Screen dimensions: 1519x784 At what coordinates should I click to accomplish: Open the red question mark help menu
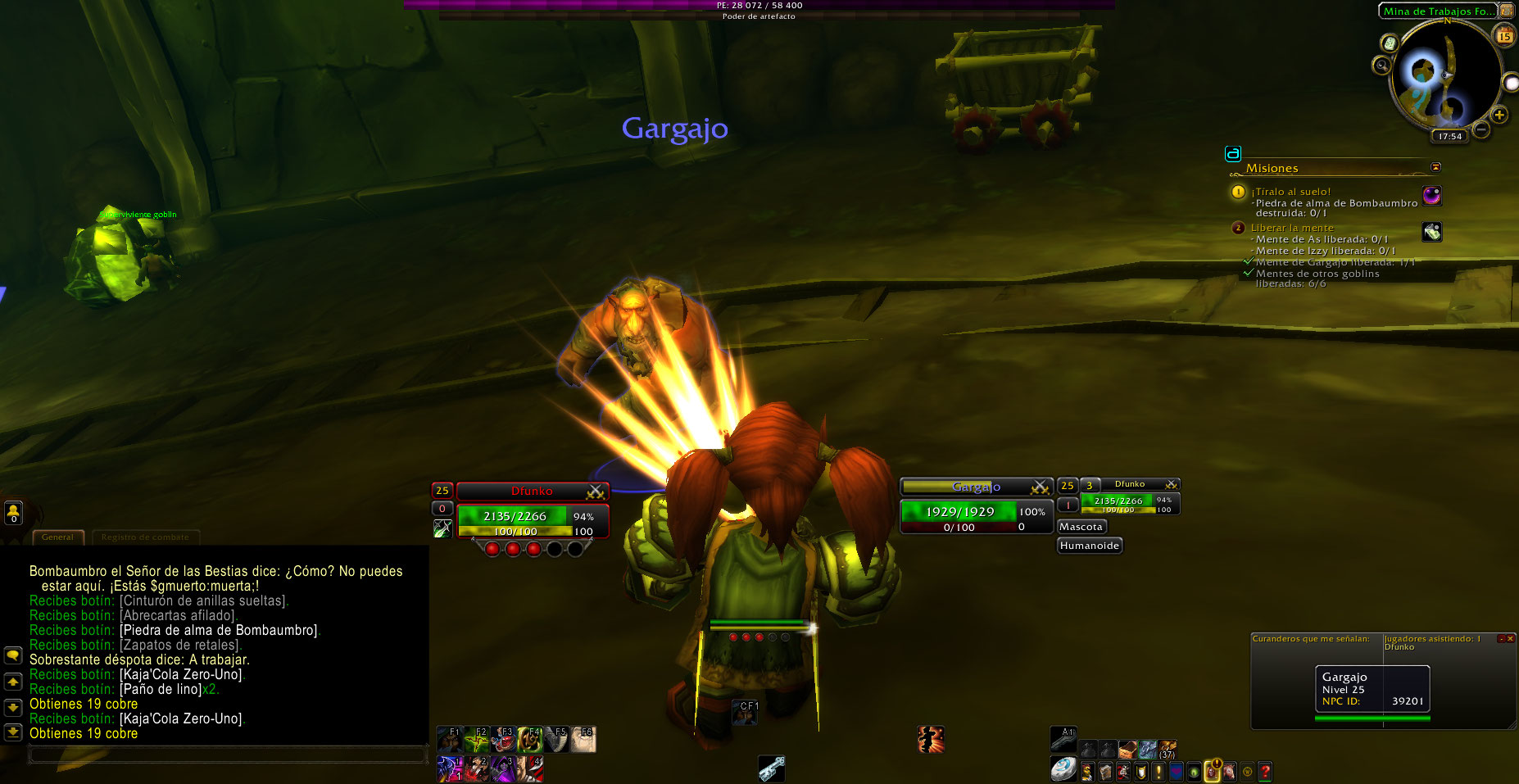1265,771
